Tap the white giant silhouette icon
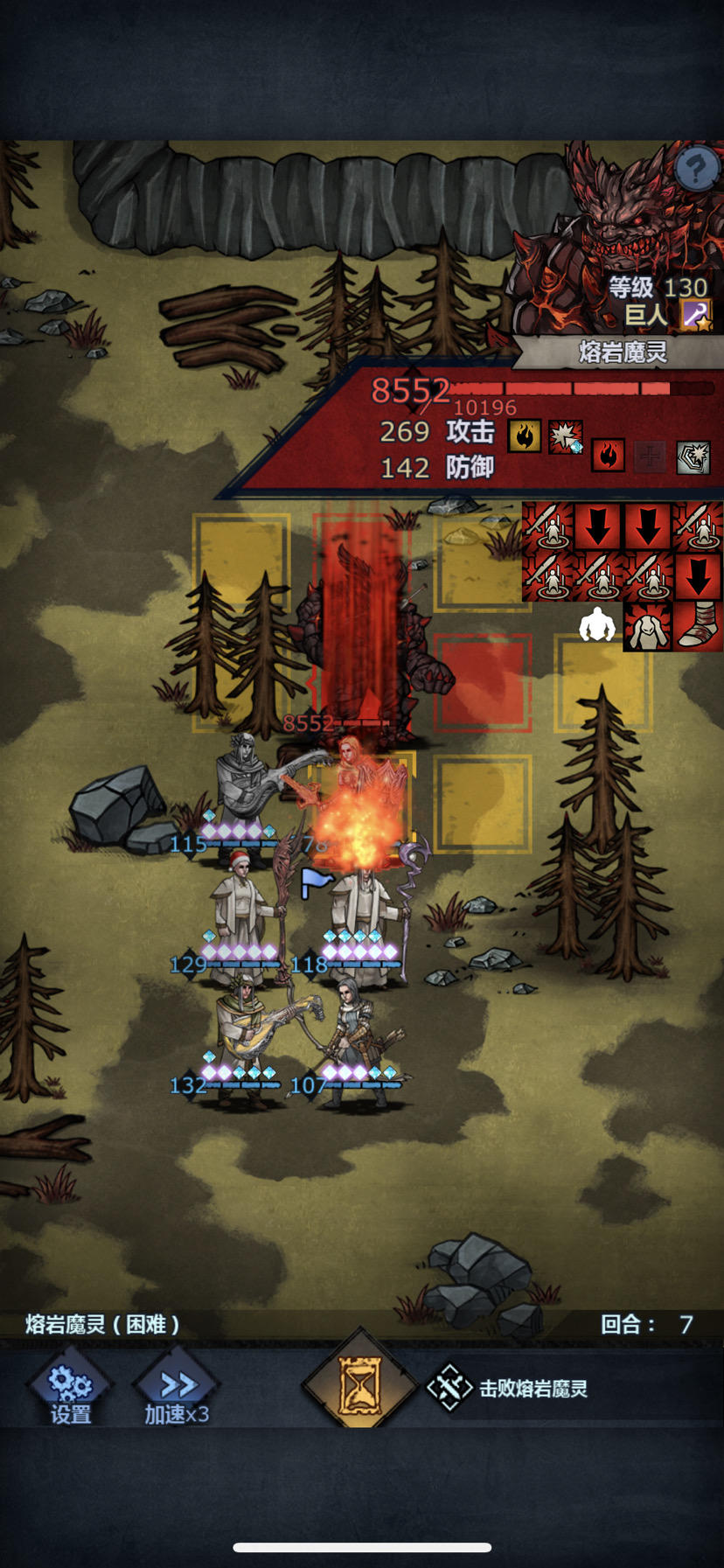 pos(597,625)
